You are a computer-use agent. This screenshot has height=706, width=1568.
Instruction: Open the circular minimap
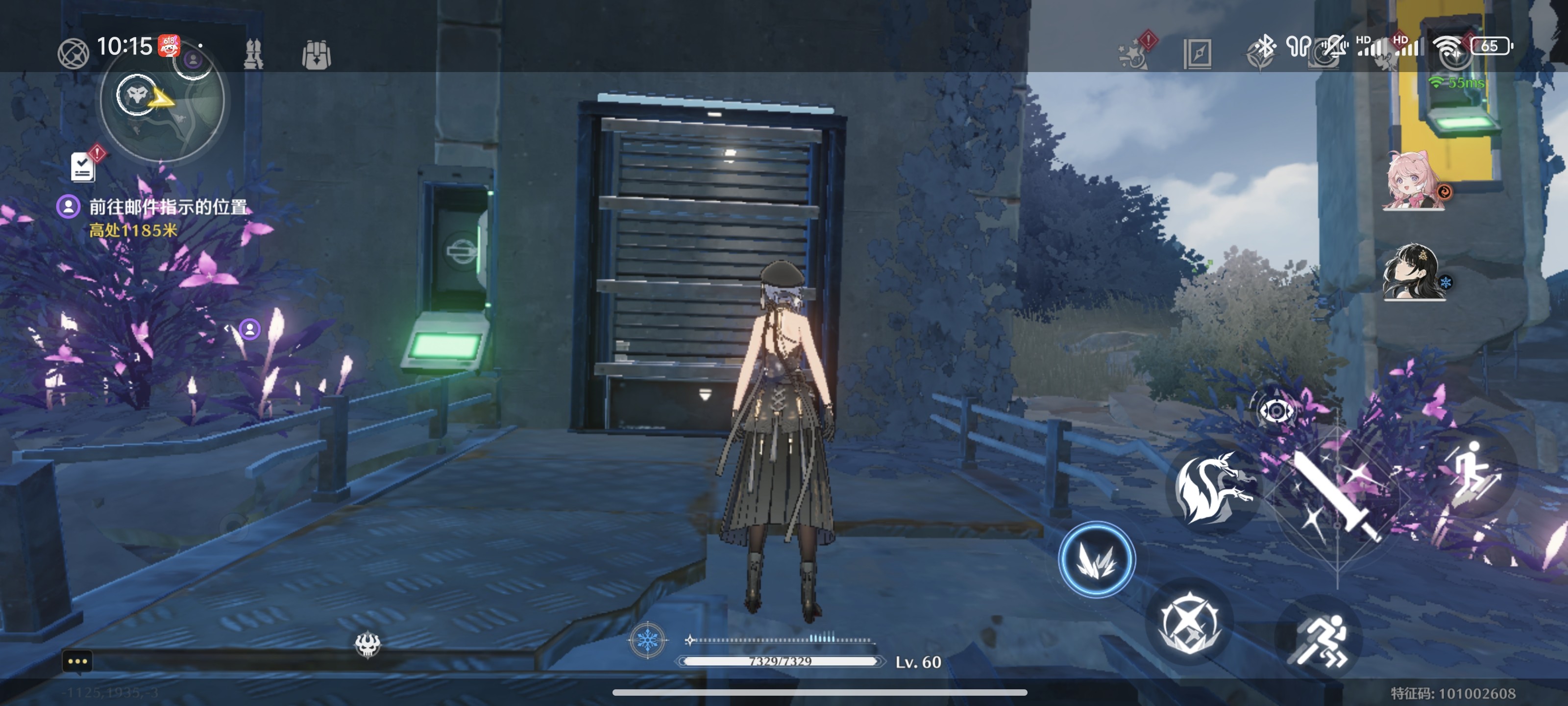click(162, 101)
